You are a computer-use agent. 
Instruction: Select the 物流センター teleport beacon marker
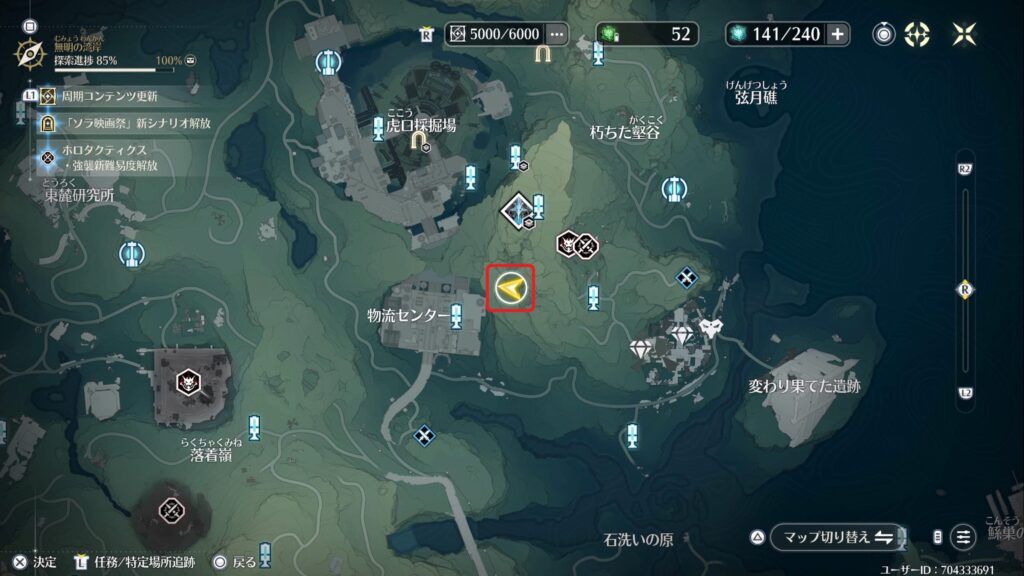point(457,316)
